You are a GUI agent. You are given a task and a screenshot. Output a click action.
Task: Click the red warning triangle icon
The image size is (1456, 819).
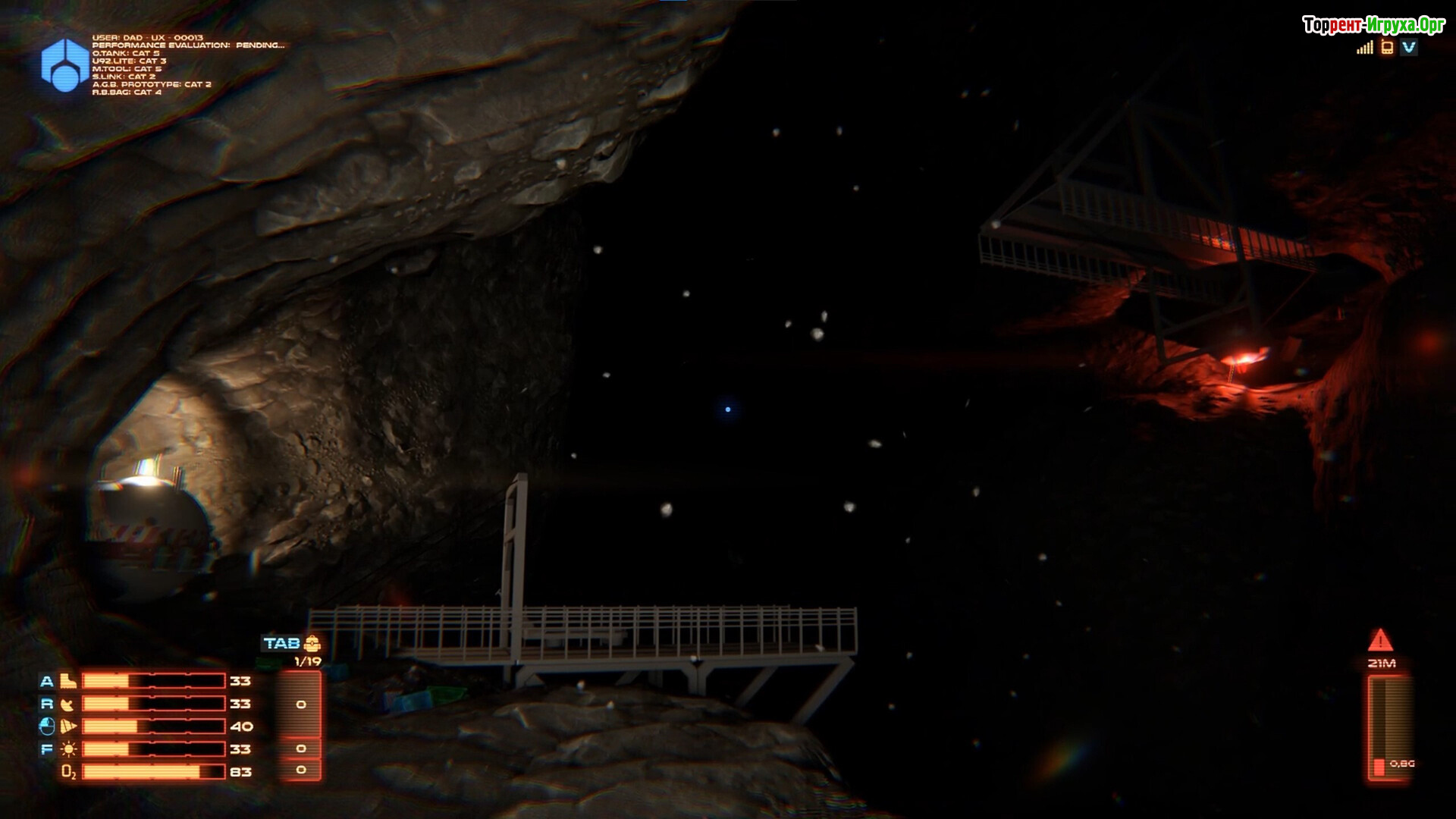point(1381,641)
